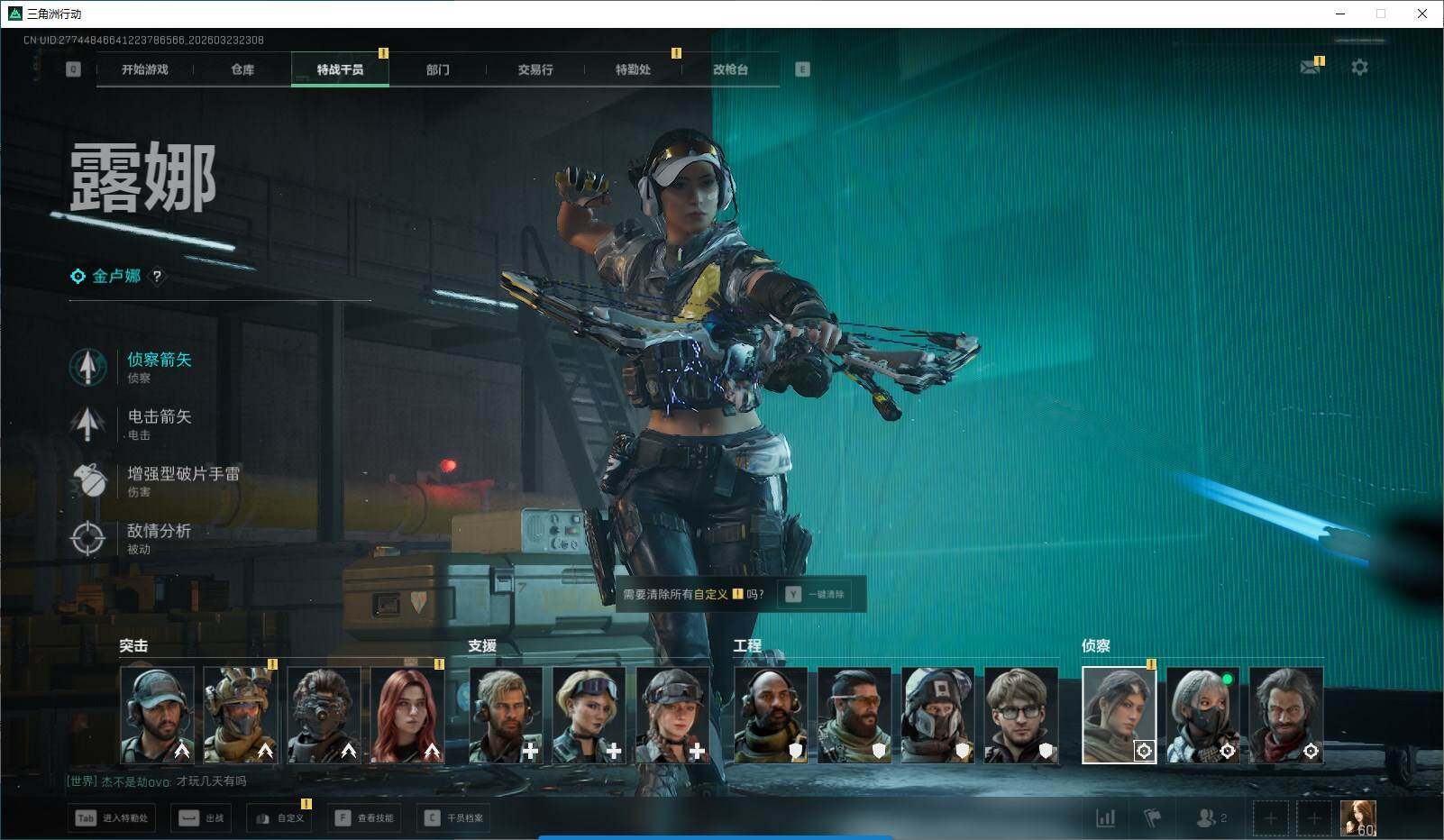Viewport: 1444px width, 840px height.
Task: Open the 查看技能 button
Action: pyautogui.click(x=365, y=818)
